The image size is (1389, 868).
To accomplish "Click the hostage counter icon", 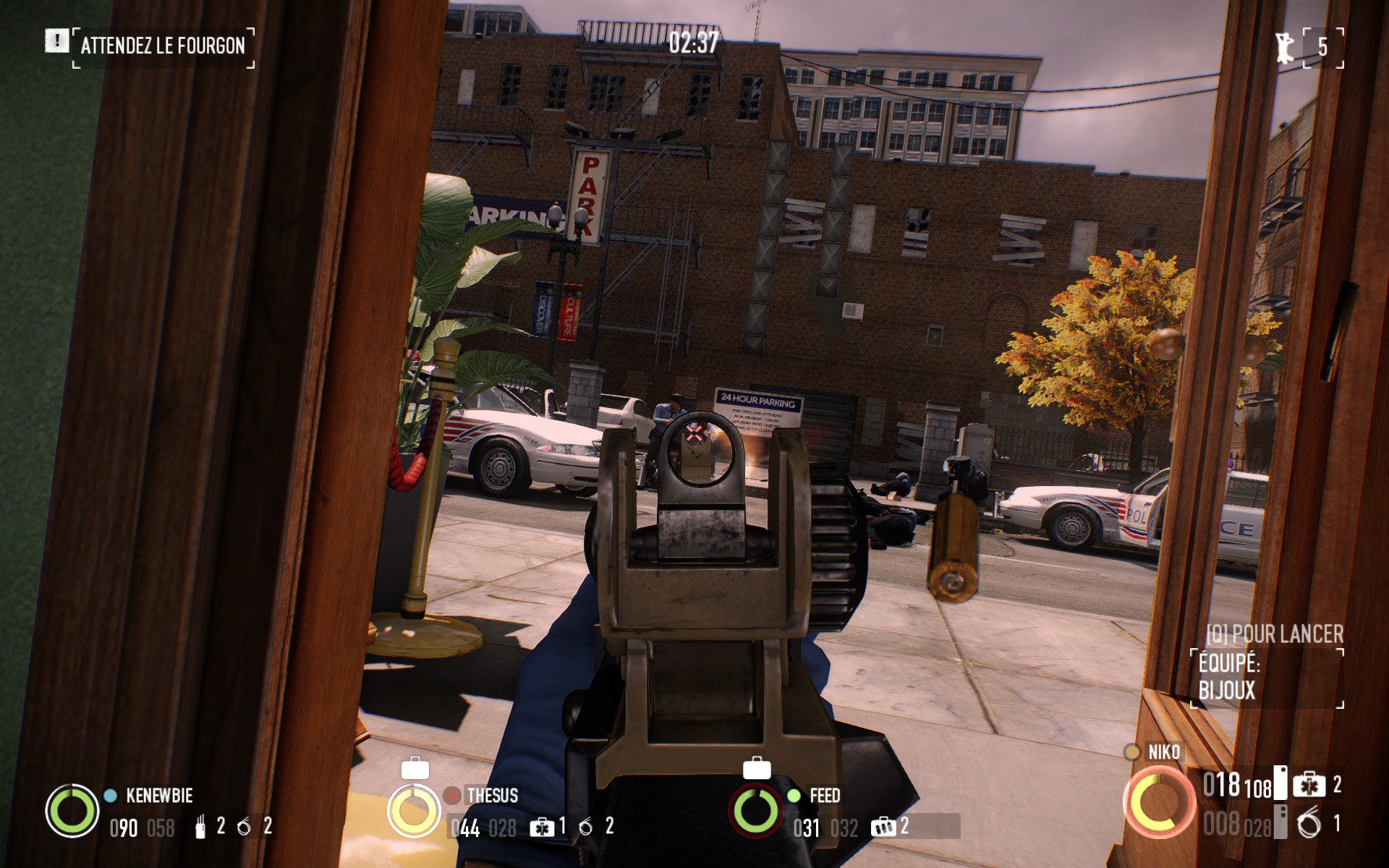I will point(1286,47).
